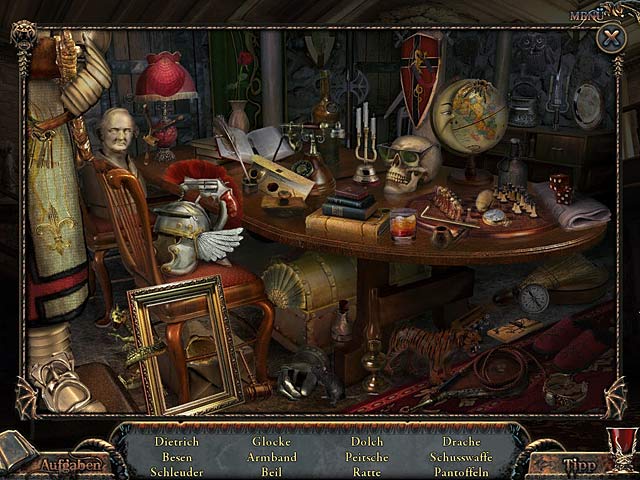This screenshot has height=480, width=640.
Task: Close the scene with the X button
Action: click(x=610, y=39)
